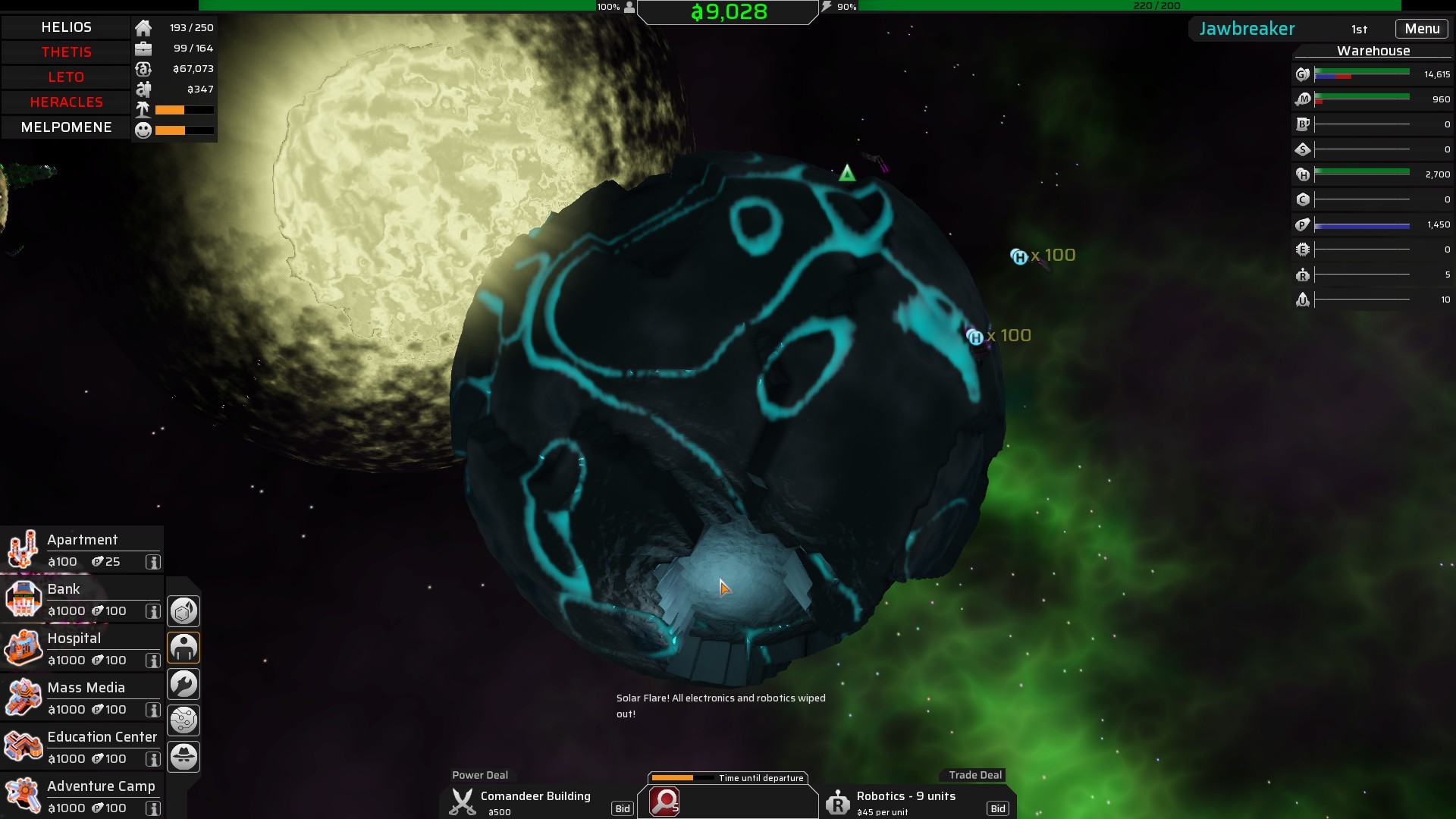The width and height of the screenshot is (1456, 819).
Task: Expand the Warehouse panel header
Action: click(x=1373, y=51)
